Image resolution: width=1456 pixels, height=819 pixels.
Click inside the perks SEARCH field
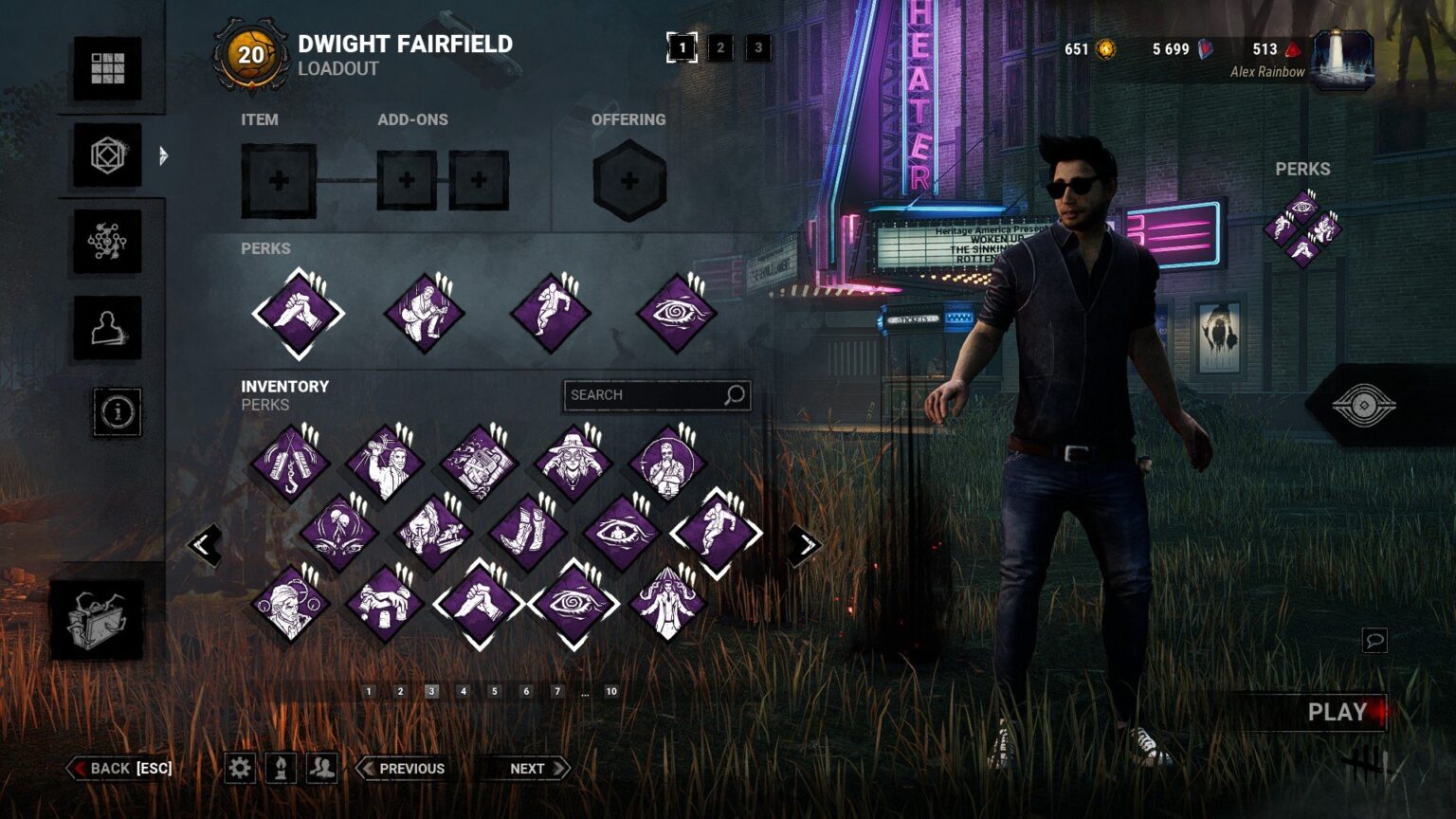click(x=645, y=395)
